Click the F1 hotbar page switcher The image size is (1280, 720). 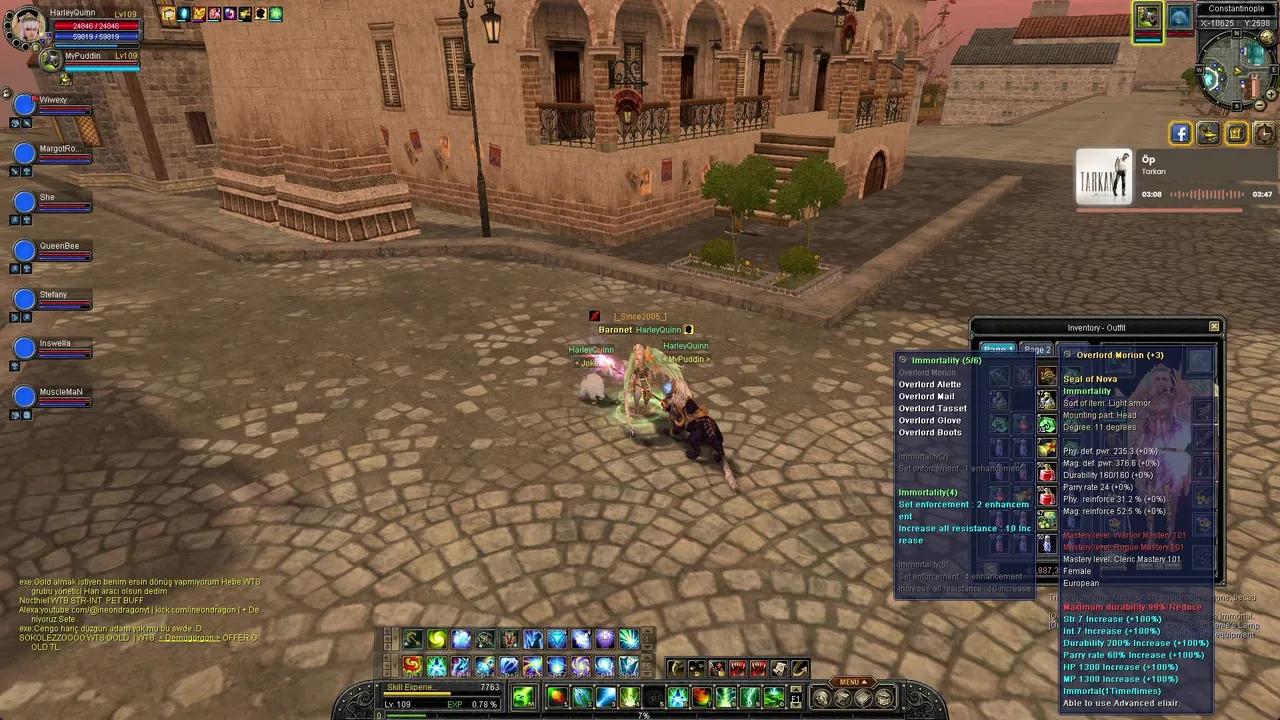pos(796,697)
